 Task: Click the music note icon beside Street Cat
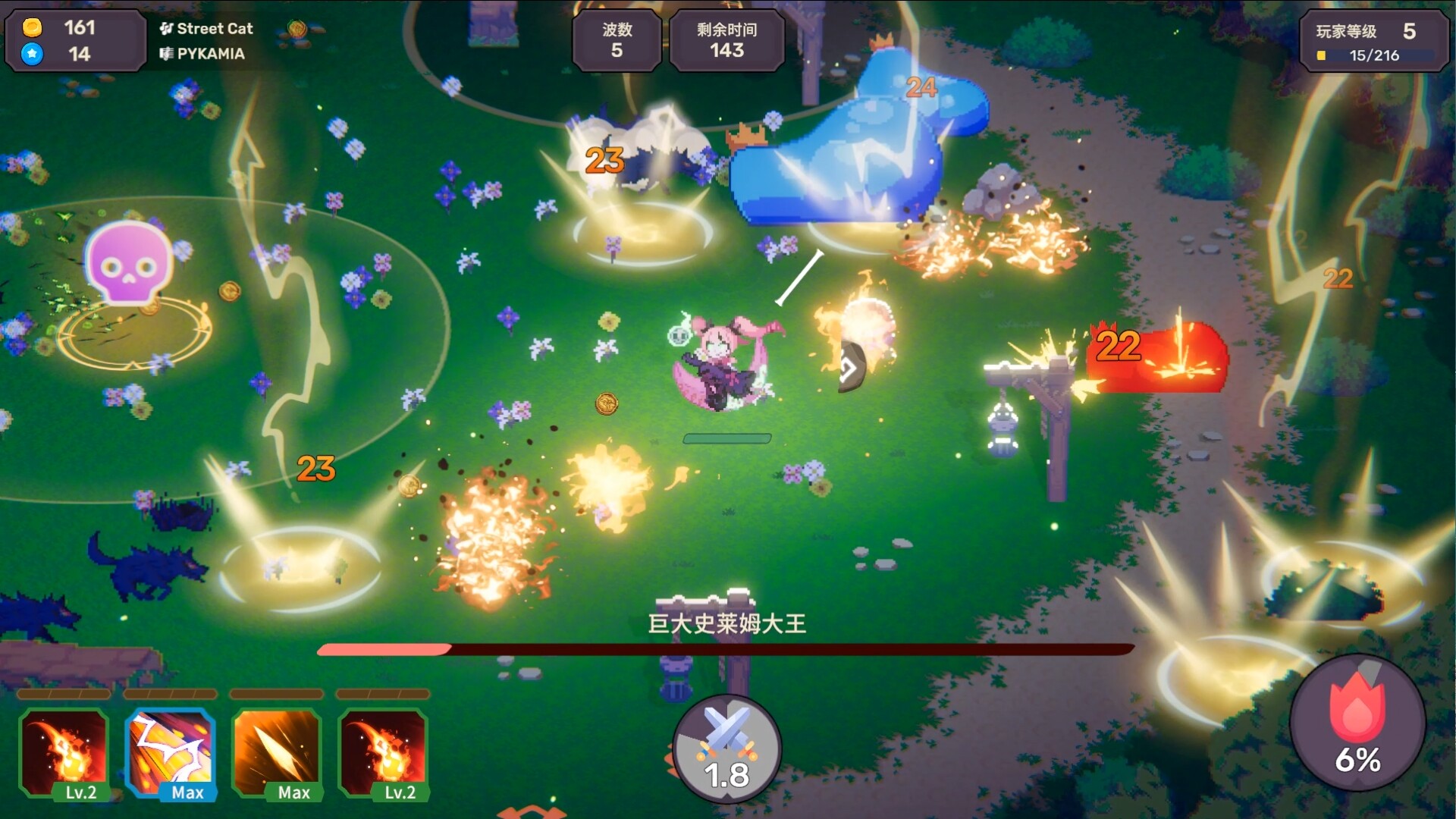(166, 29)
